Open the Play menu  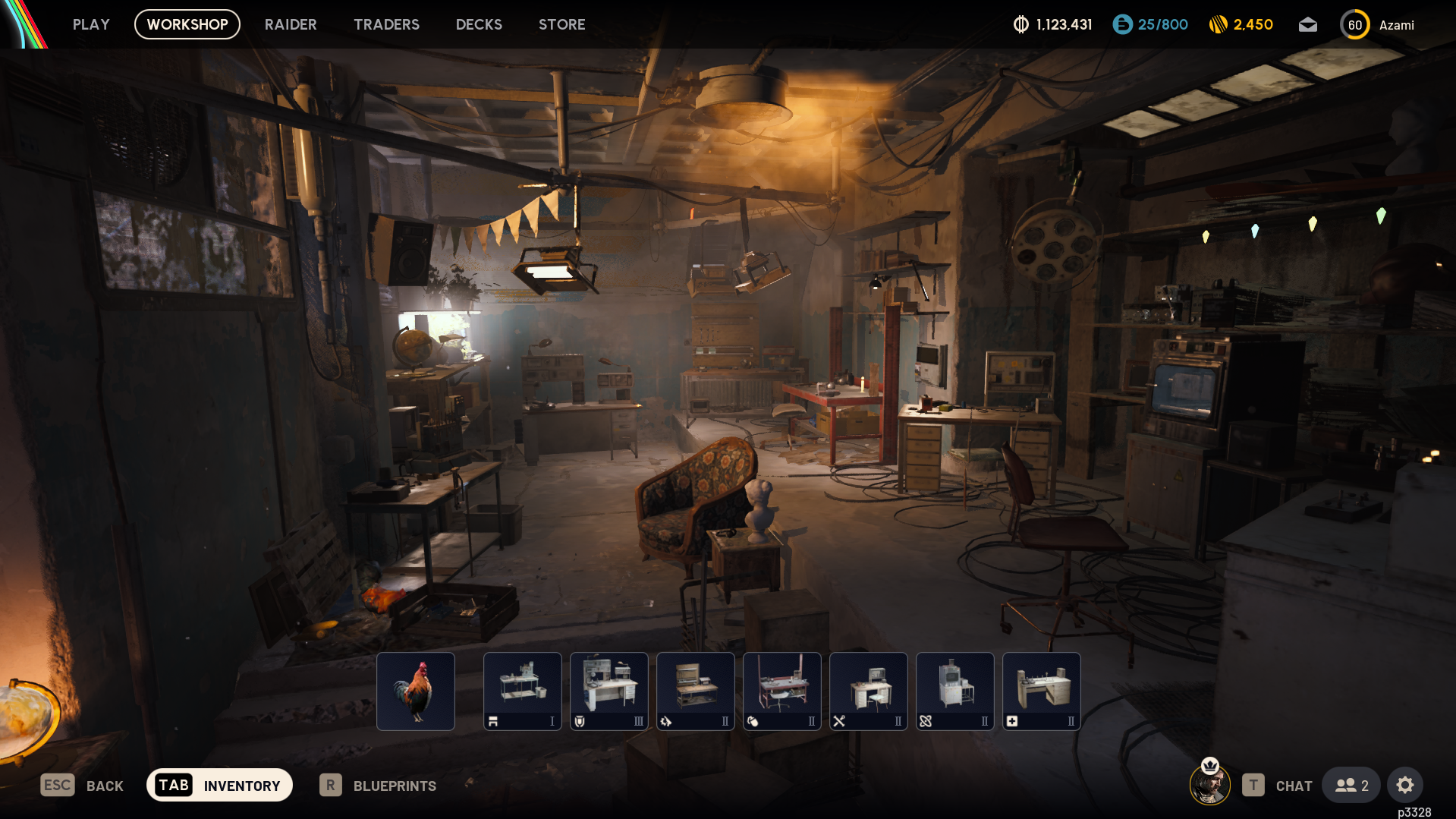coord(91,24)
